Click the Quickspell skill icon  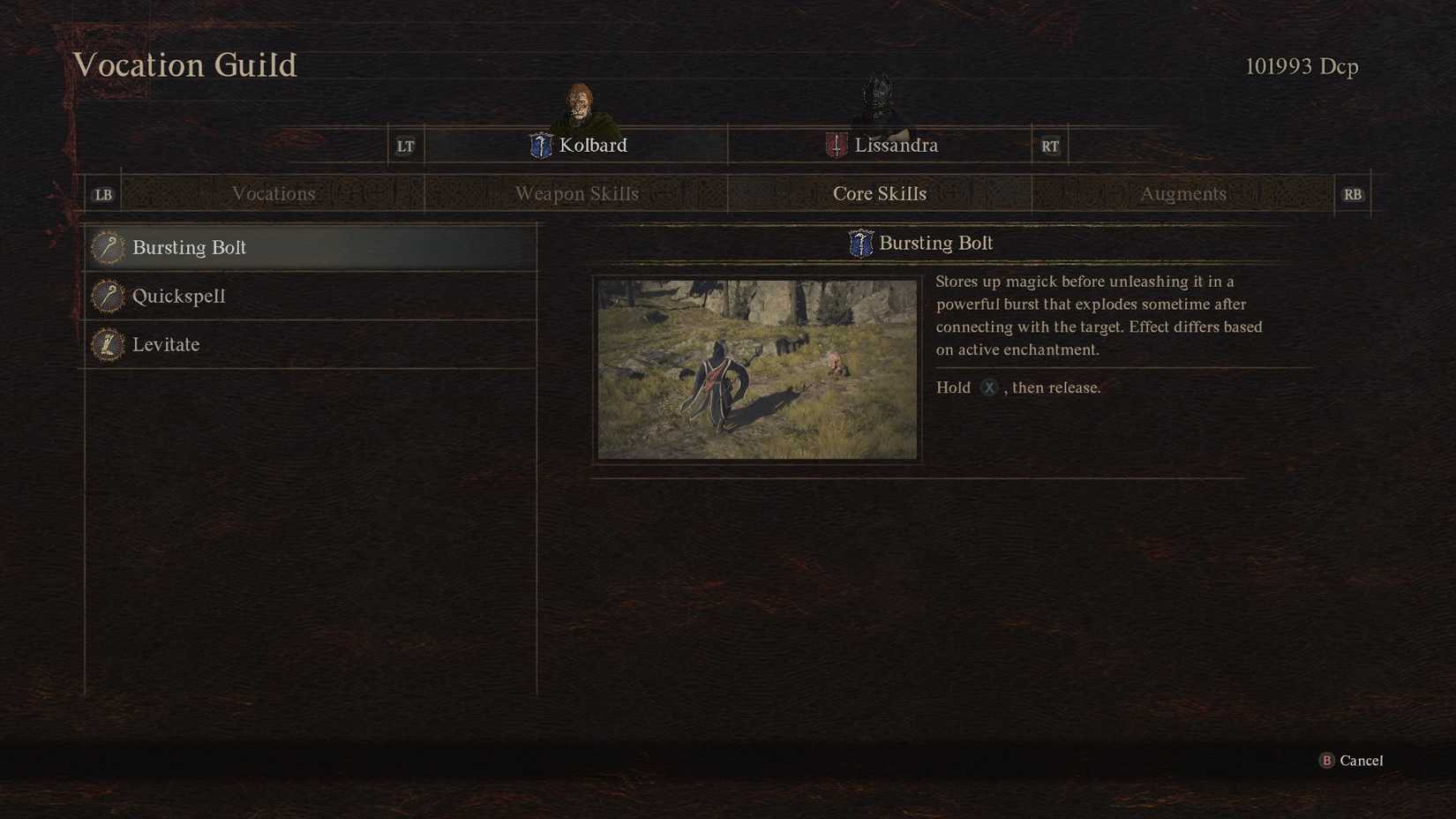pos(106,297)
